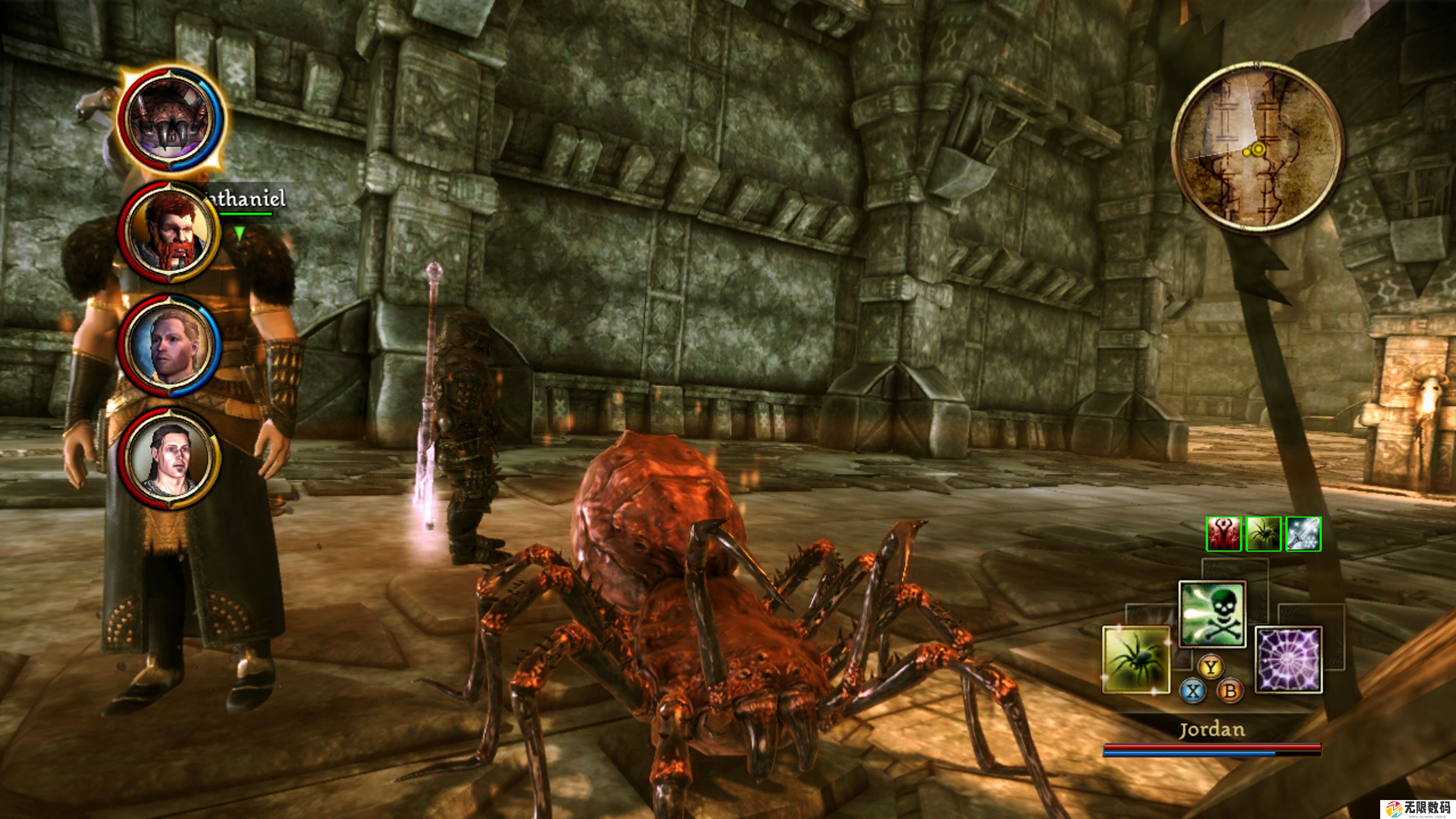Image resolution: width=1456 pixels, height=819 pixels.
Task: Click the red figure status effect icon
Action: tap(1224, 533)
